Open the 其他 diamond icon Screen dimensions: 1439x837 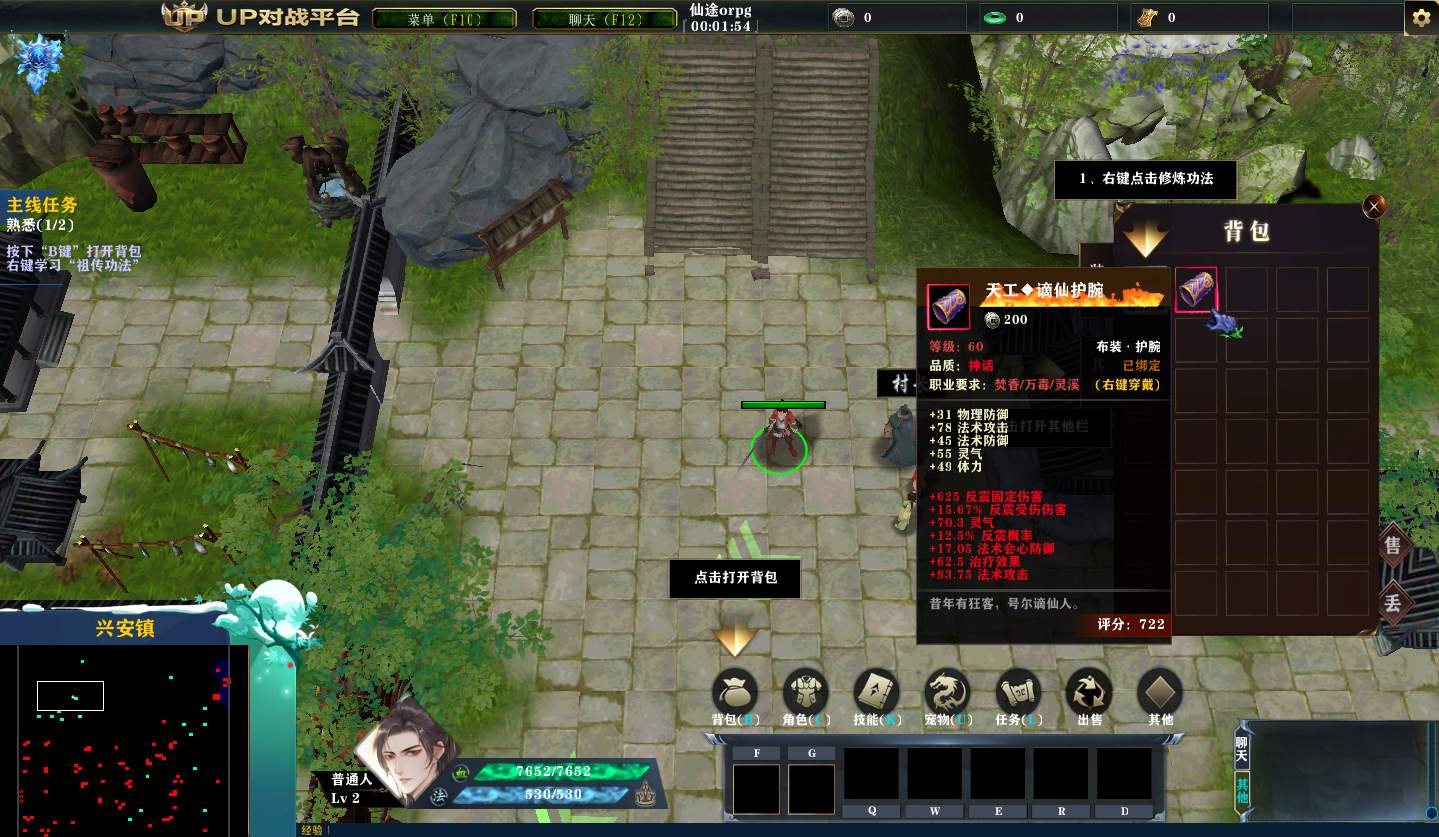1160,693
